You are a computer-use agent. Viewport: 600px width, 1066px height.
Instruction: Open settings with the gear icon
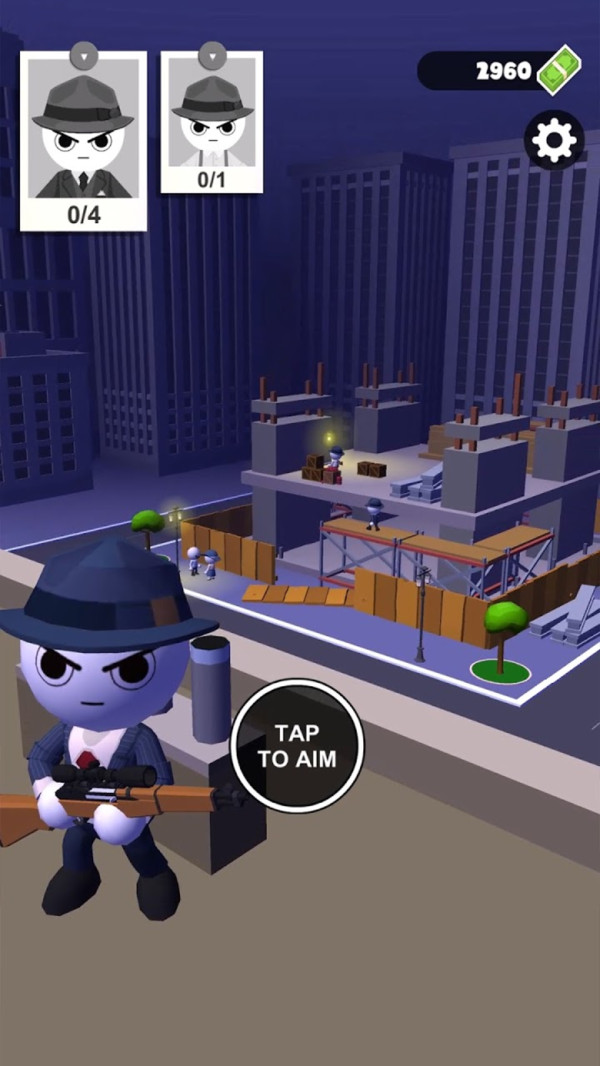click(554, 140)
